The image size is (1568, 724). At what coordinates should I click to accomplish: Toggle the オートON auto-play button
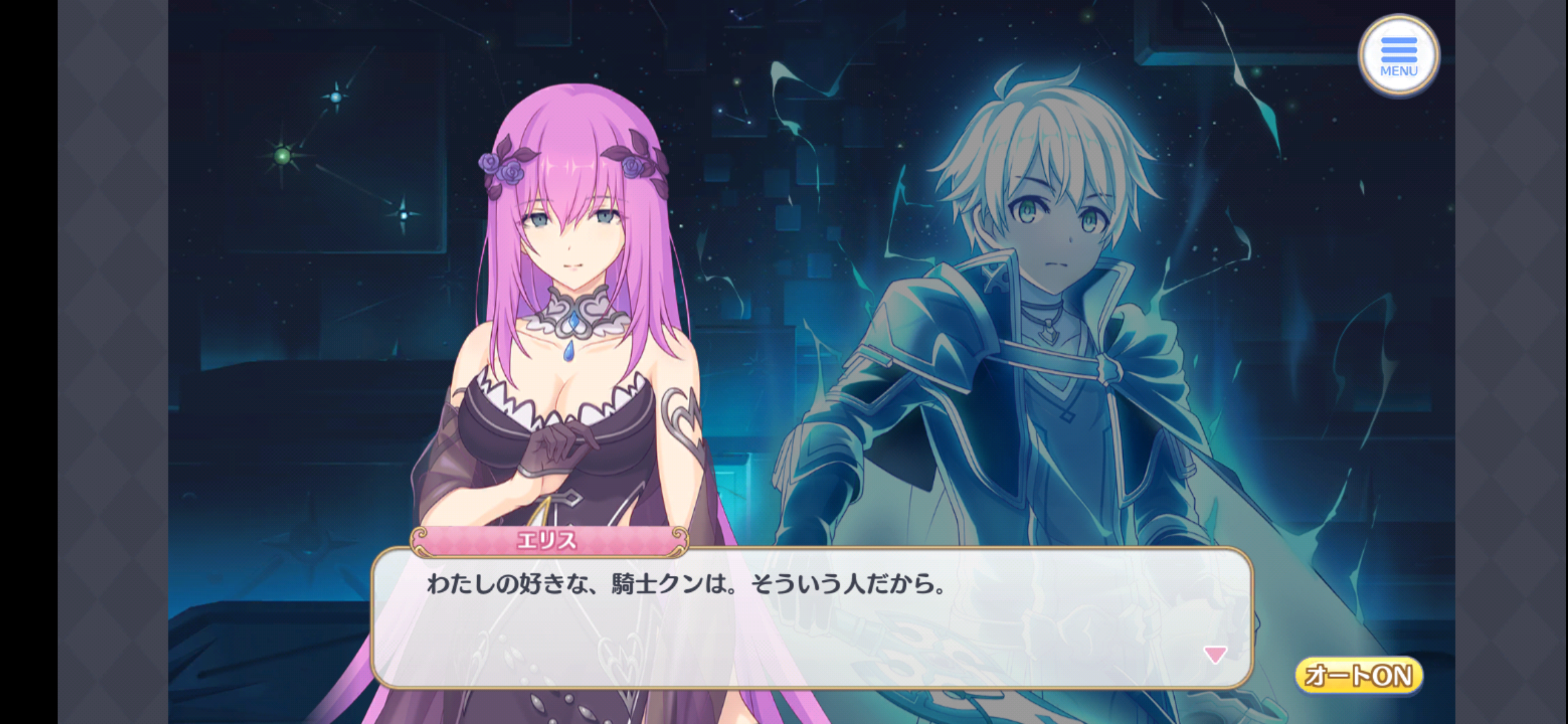(1359, 675)
